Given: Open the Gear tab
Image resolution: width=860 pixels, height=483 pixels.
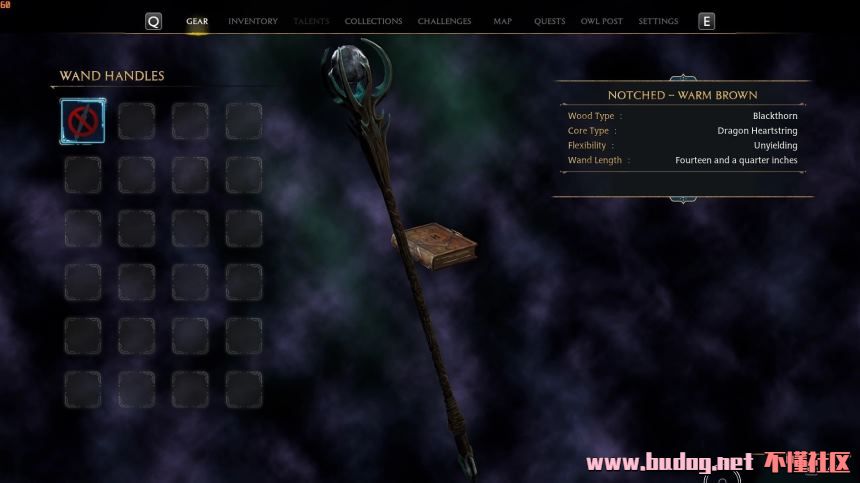Looking at the screenshot, I should pos(197,21).
